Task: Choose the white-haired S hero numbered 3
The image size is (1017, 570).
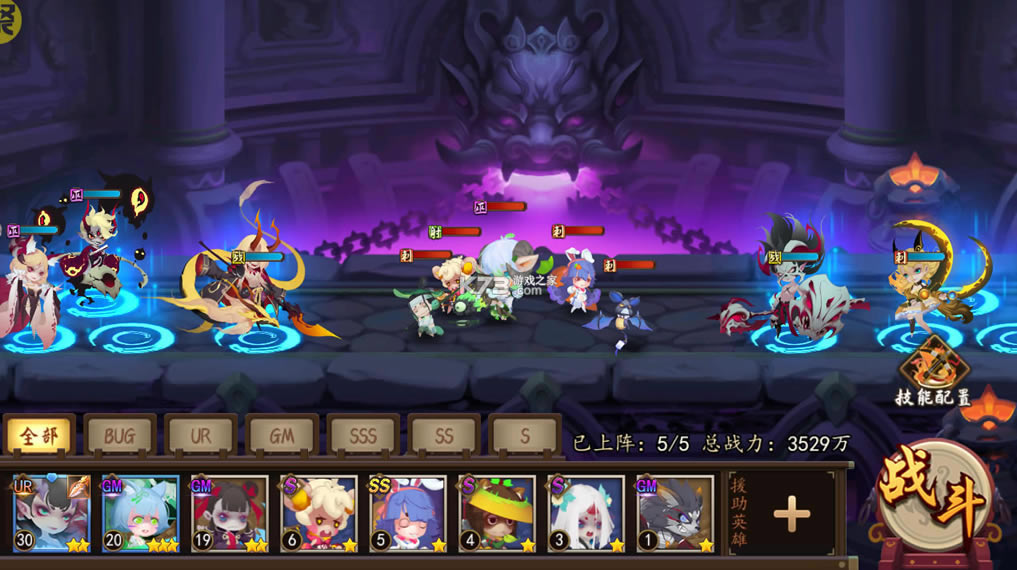Action: (586, 514)
